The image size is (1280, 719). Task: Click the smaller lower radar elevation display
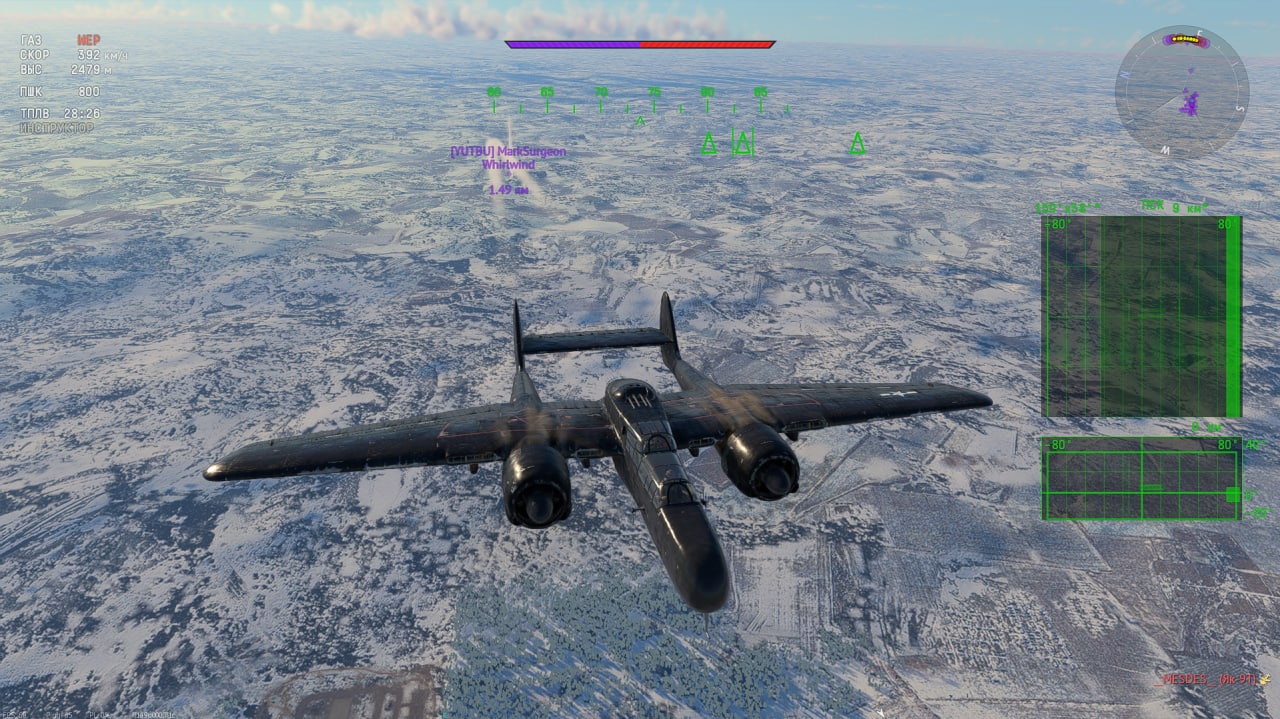coord(1141,479)
